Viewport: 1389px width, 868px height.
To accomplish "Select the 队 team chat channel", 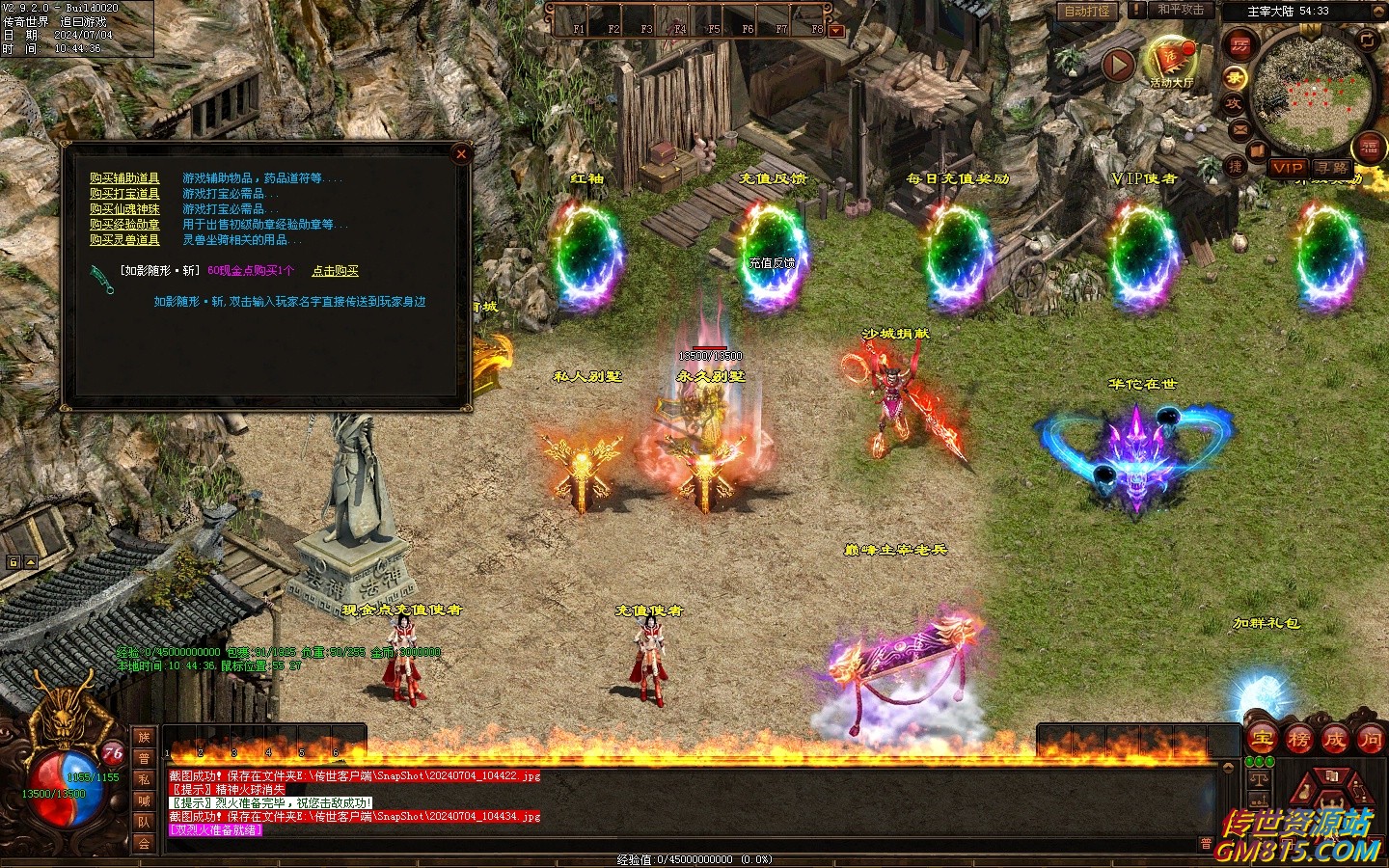I will 144,822.
